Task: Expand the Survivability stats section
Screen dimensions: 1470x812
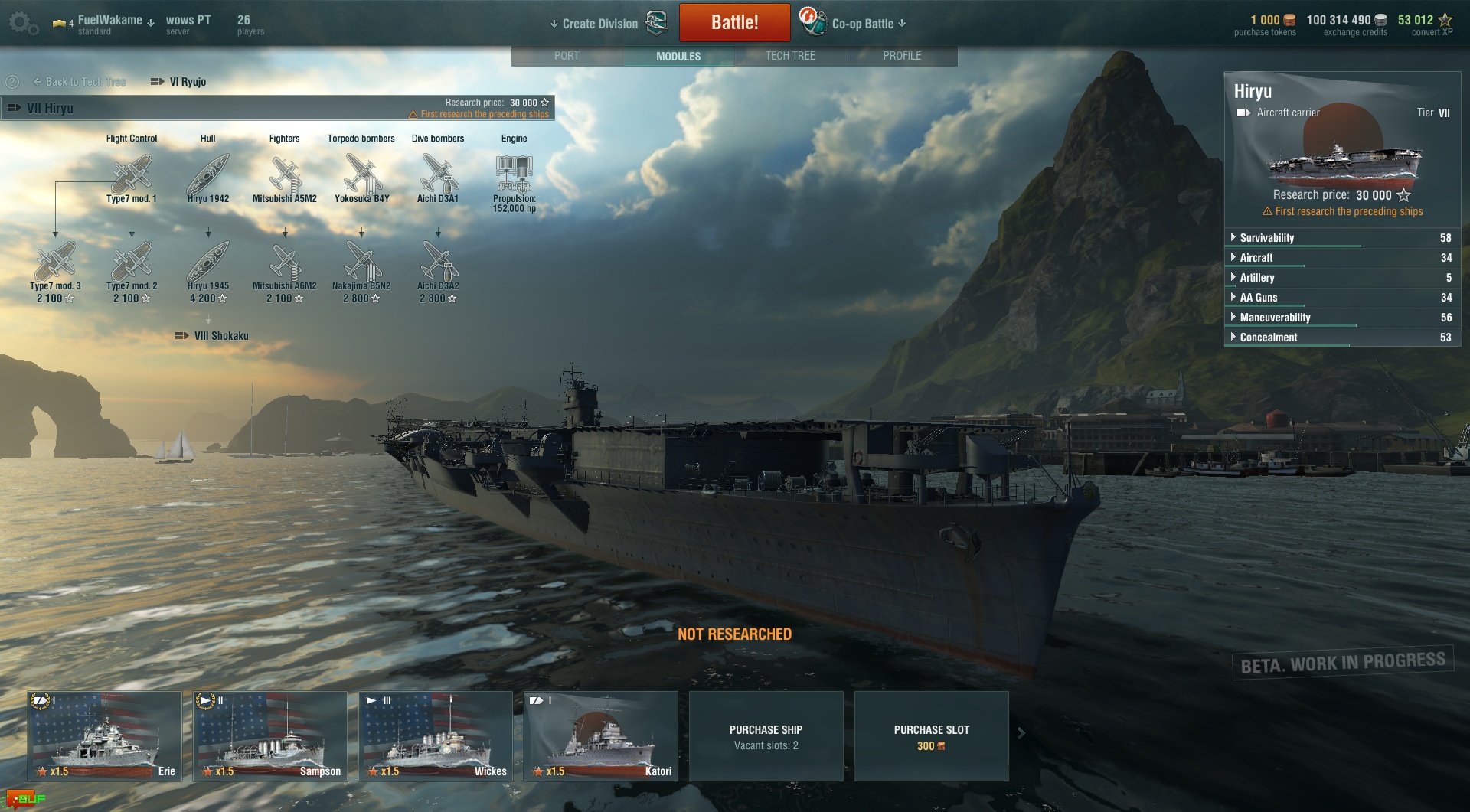Action: 1266,238
